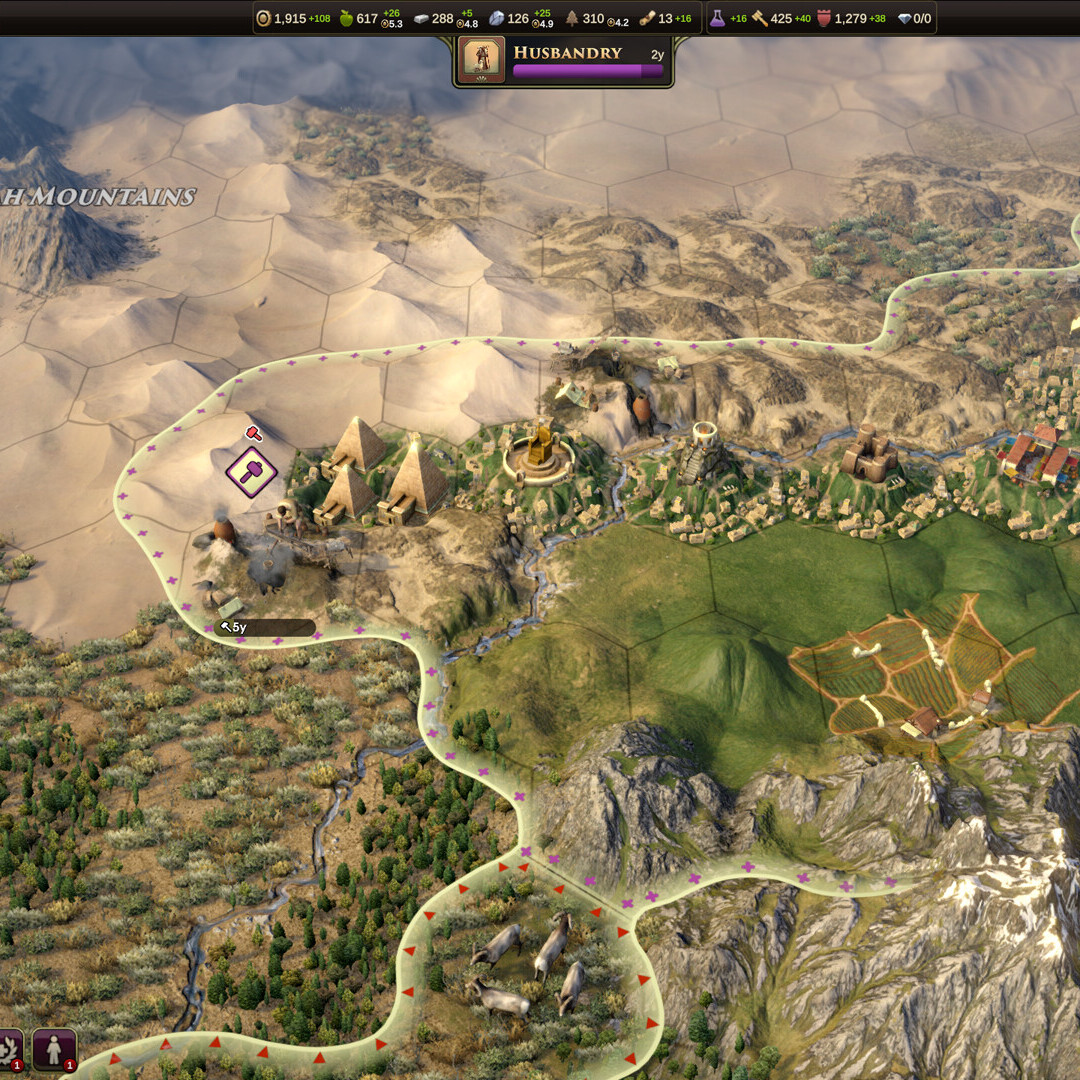Click the green apple food icon

pos(346,18)
